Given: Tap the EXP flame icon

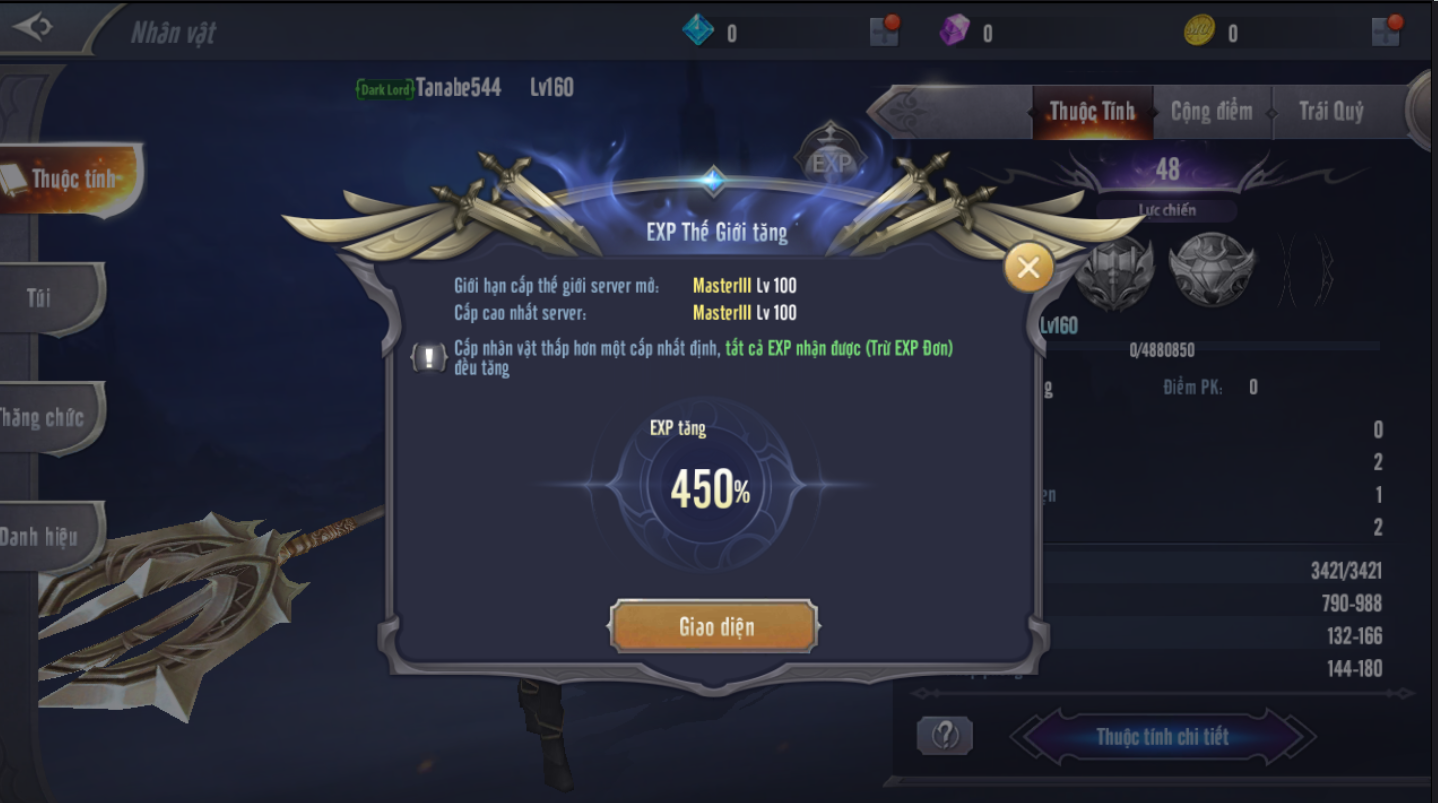Looking at the screenshot, I should tap(830, 160).
